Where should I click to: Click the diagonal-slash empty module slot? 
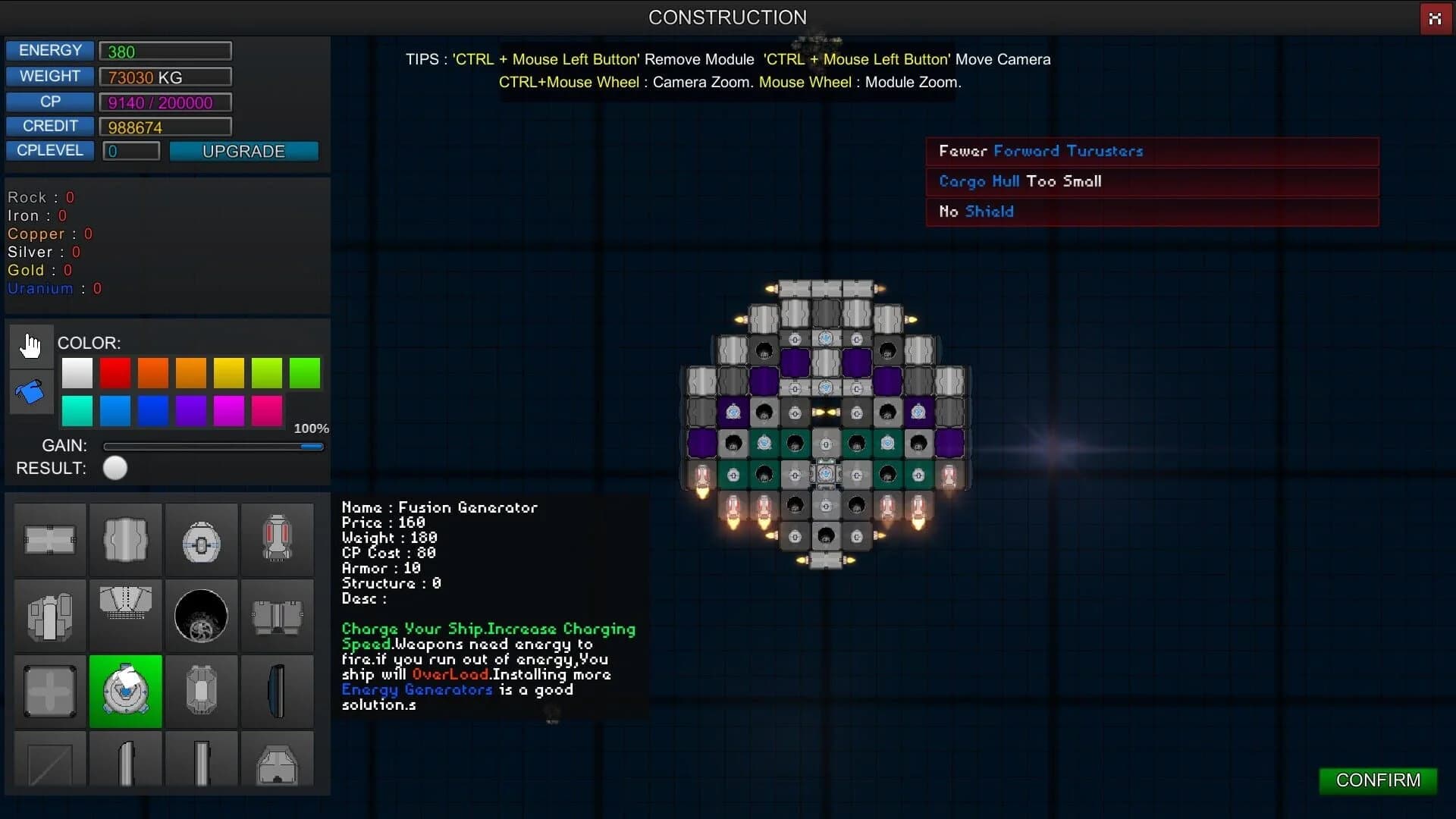pos(49,764)
